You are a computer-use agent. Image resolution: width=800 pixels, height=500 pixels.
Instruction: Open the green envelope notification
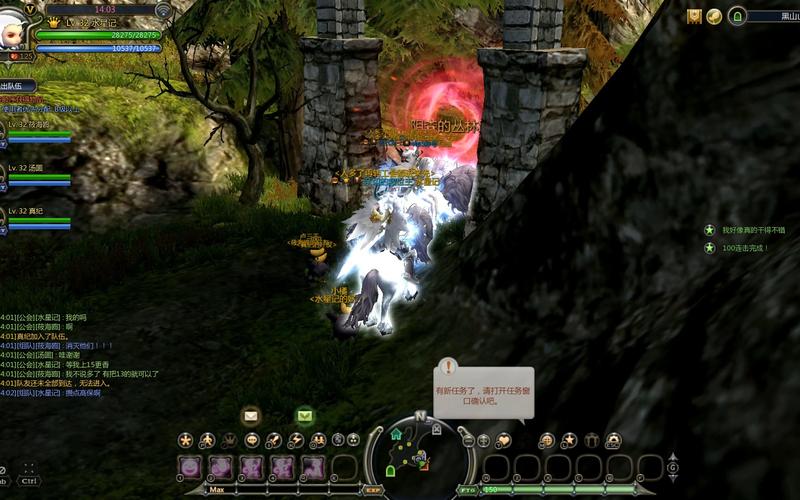[x=304, y=415]
